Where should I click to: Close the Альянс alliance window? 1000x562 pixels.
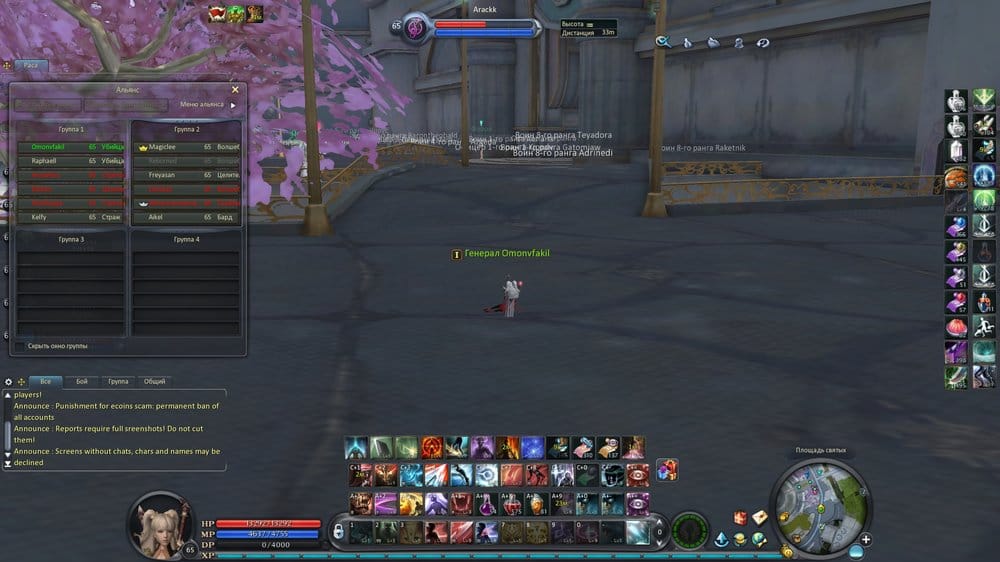coord(235,89)
